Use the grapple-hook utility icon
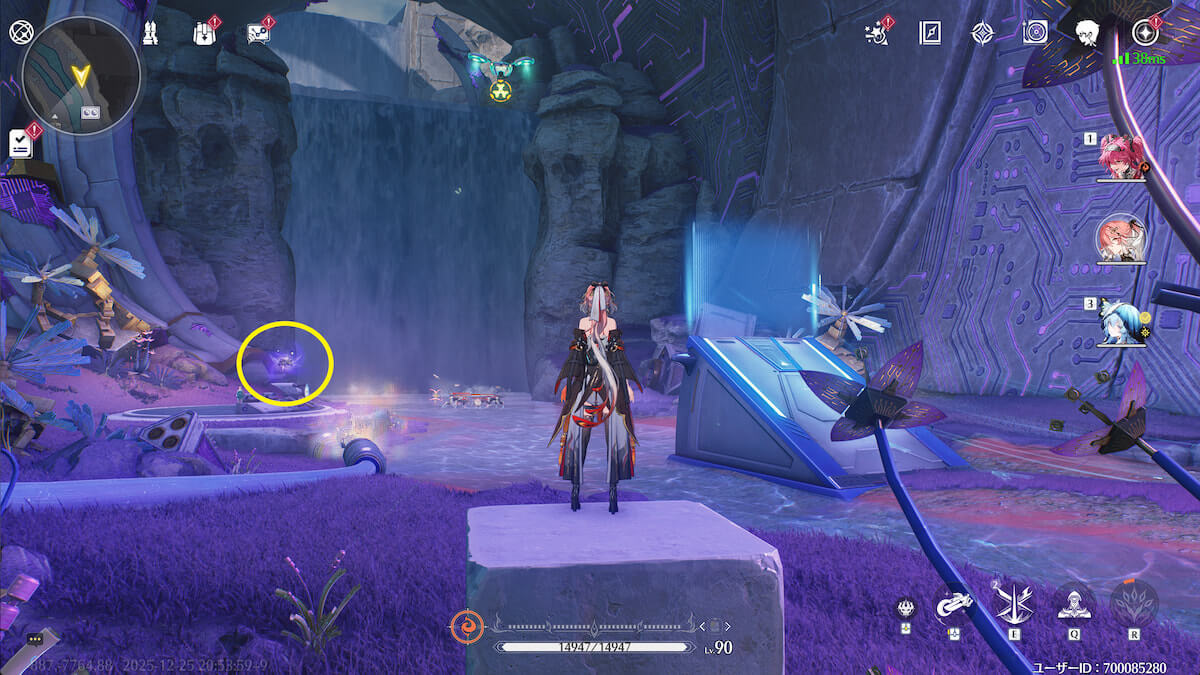Image resolution: width=1200 pixels, height=675 pixels. 953,604
